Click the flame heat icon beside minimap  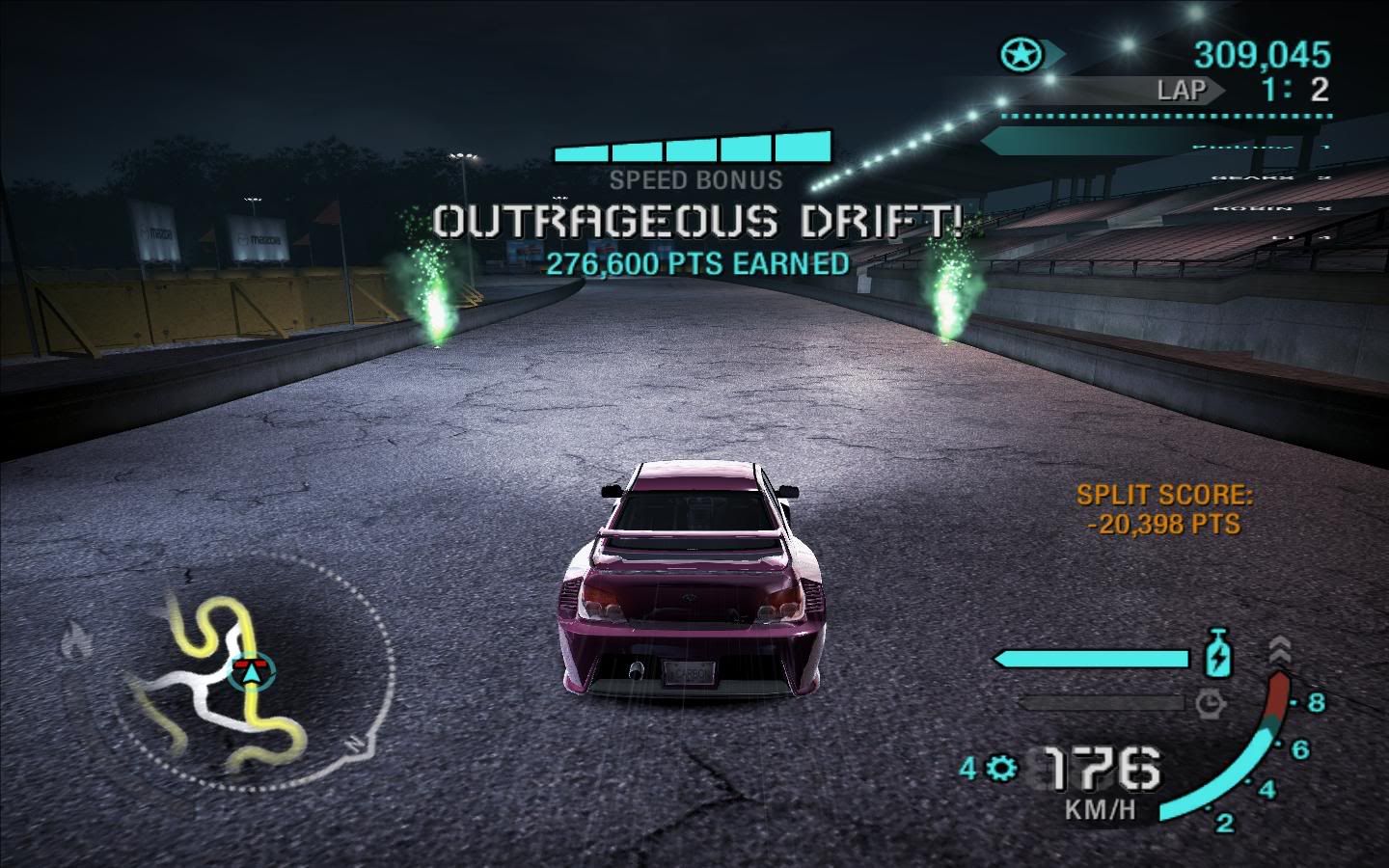(x=77, y=637)
